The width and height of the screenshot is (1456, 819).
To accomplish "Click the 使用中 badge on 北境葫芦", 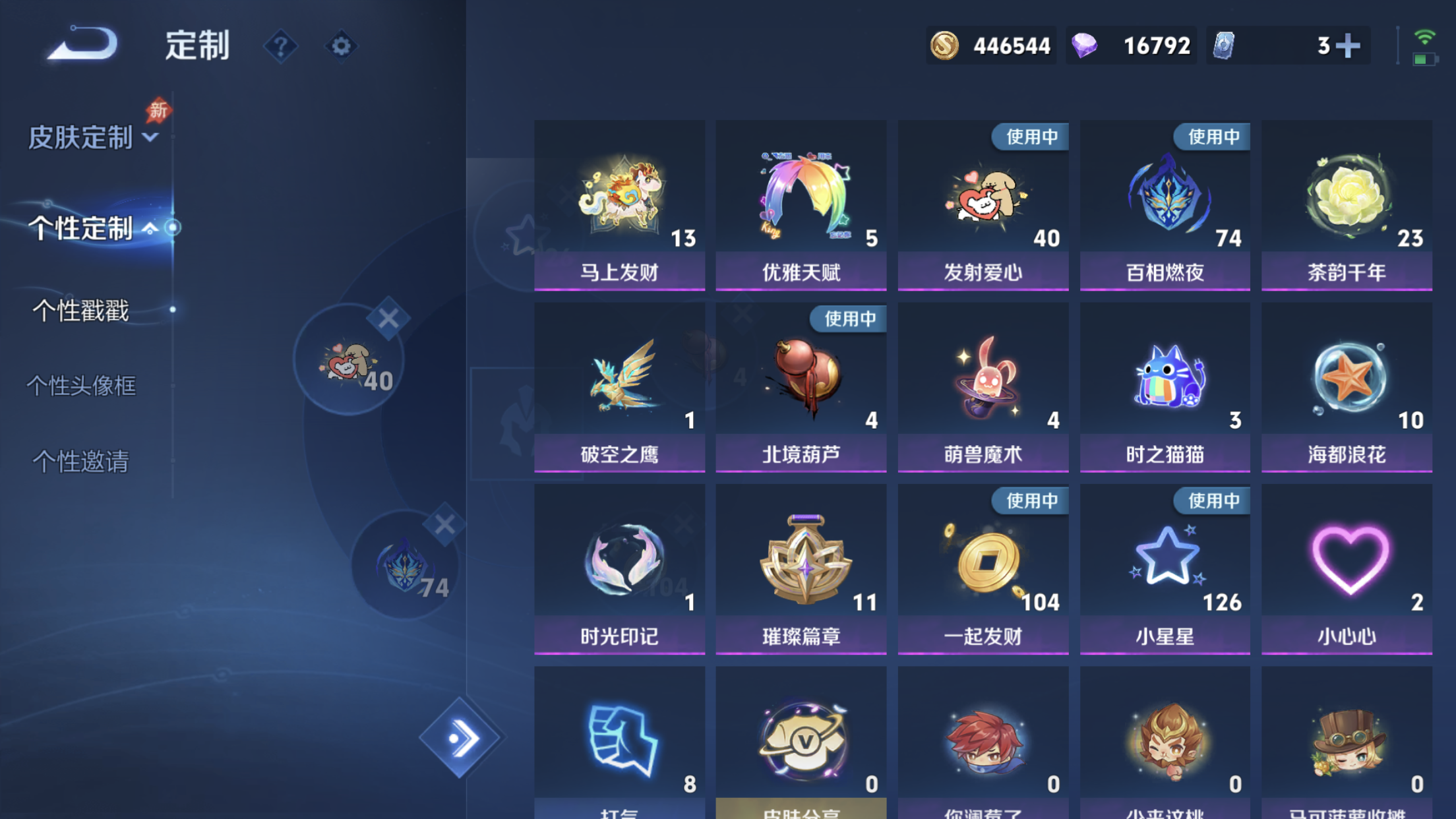I will (x=849, y=318).
